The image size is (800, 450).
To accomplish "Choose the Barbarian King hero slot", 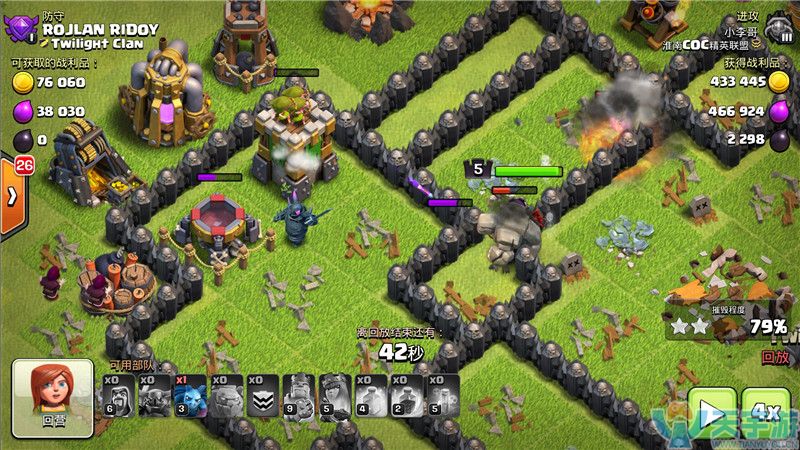I will 299,396.
